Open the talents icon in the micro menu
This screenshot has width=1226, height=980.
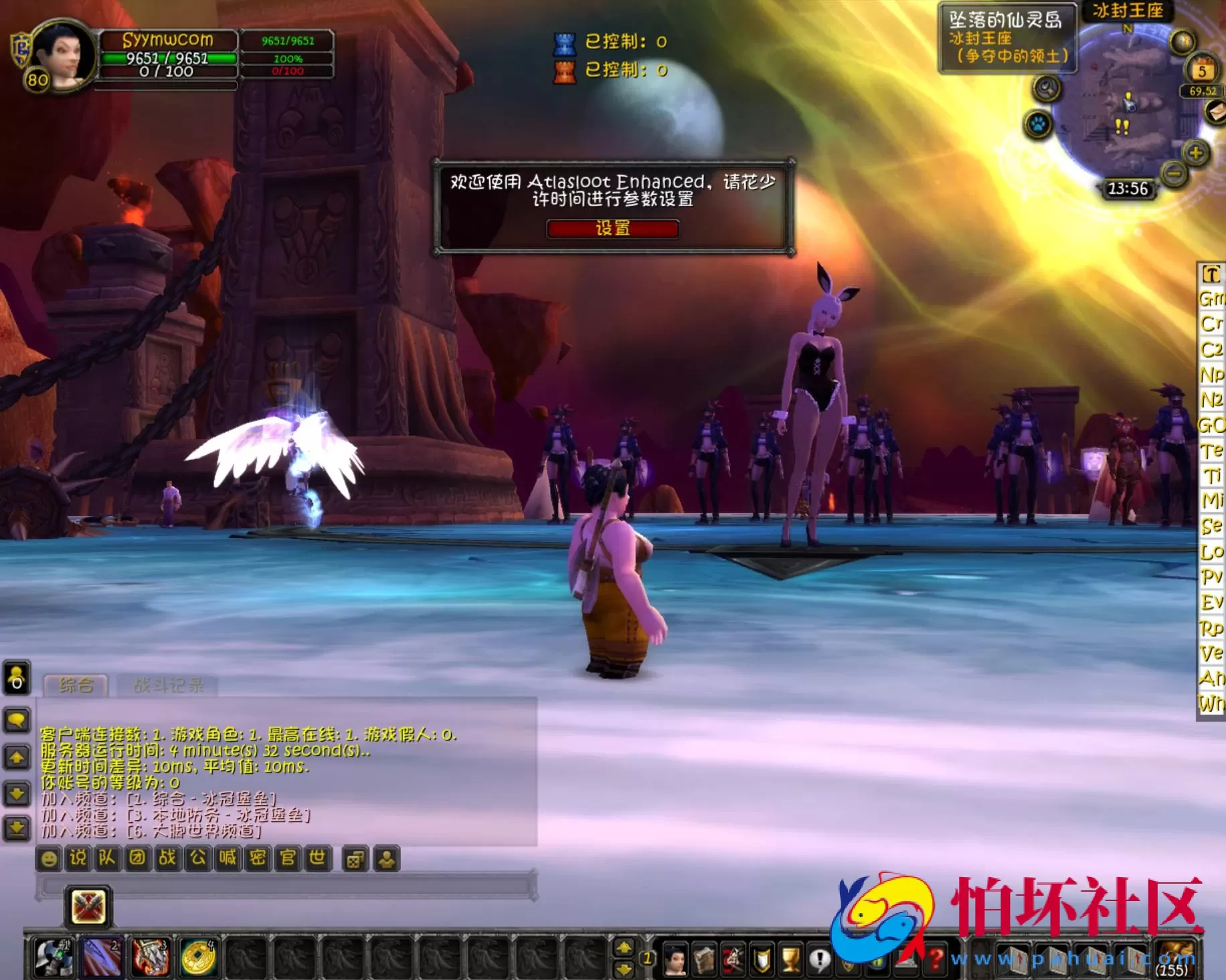point(733,958)
